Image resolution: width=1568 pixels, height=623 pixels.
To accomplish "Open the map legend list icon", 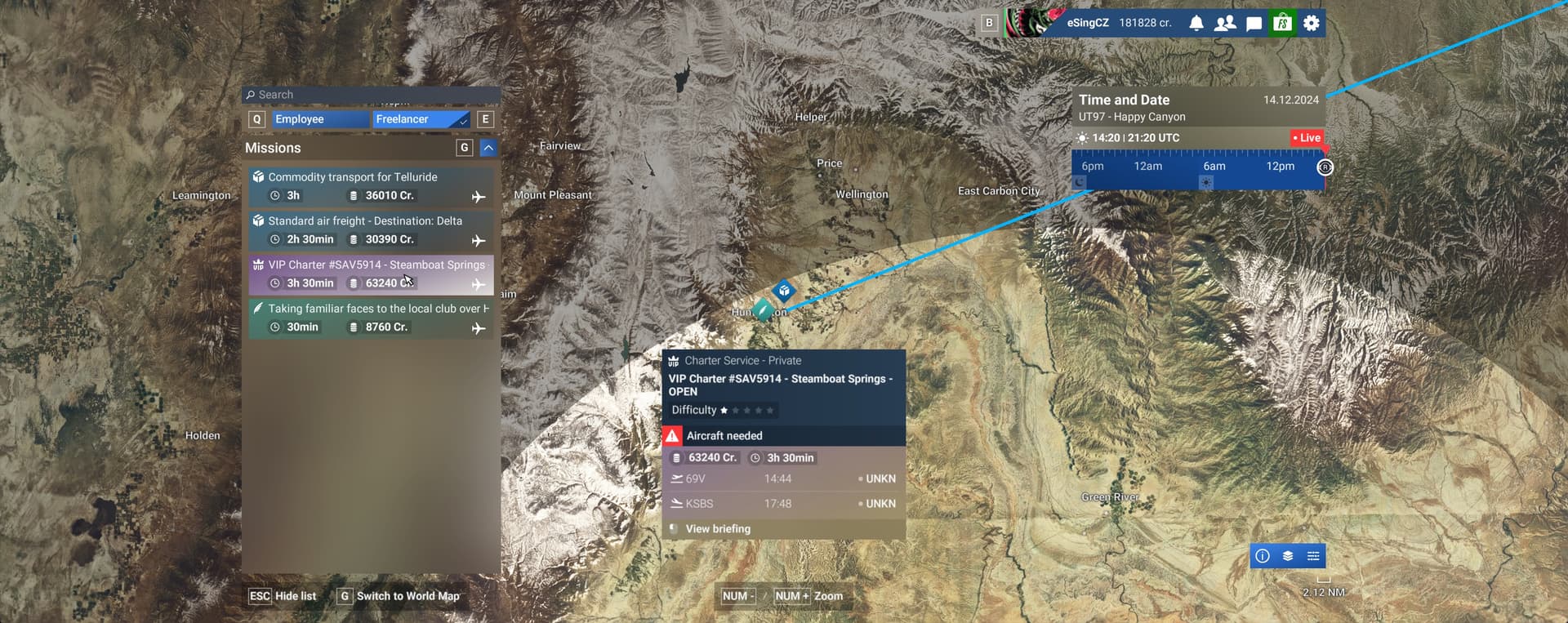I will pos(1313,555).
